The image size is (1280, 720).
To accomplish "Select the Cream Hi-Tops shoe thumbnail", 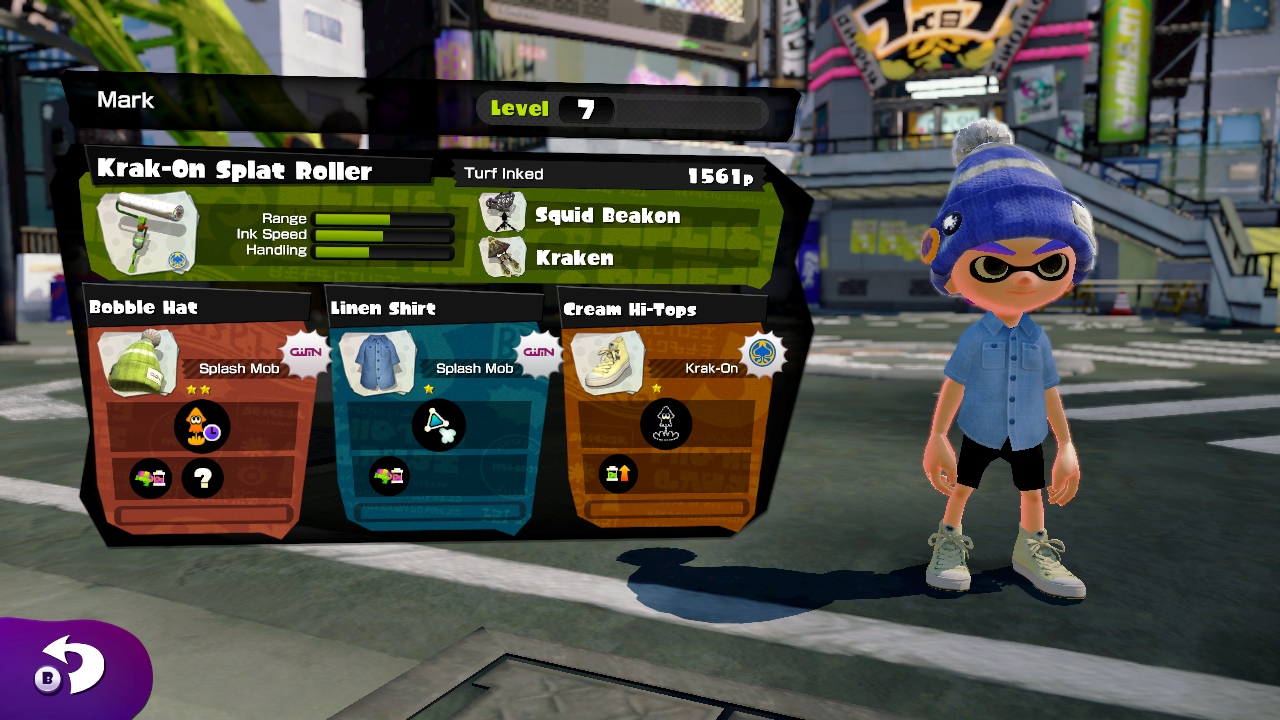I will point(607,360).
